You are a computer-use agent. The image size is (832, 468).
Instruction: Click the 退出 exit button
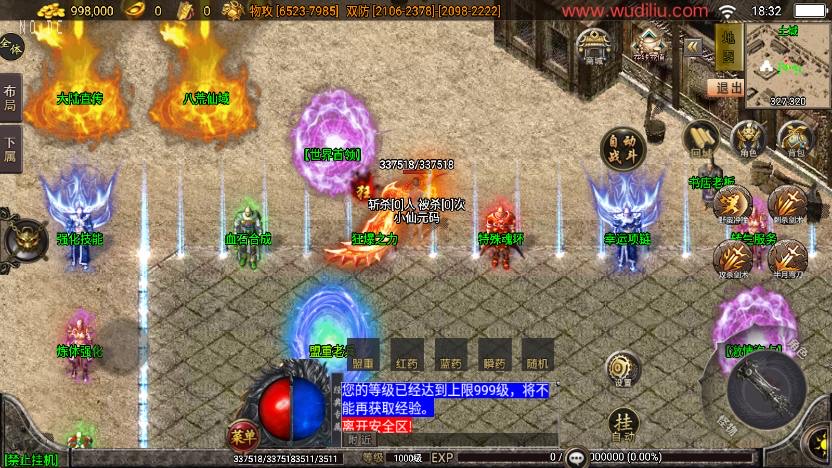pyautogui.click(x=725, y=87)
